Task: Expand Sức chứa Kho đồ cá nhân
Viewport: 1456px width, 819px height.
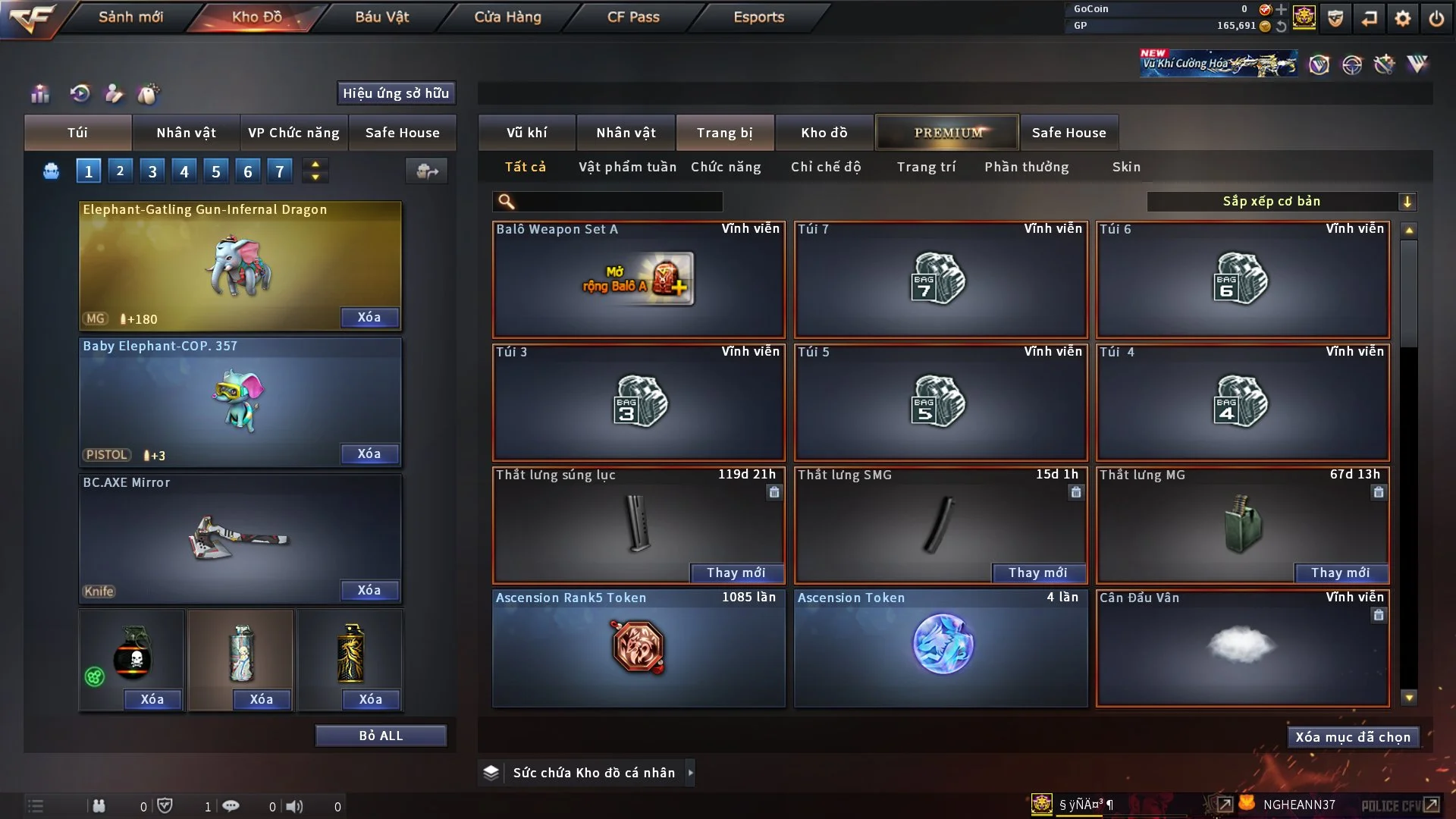Action: point(690,773)
